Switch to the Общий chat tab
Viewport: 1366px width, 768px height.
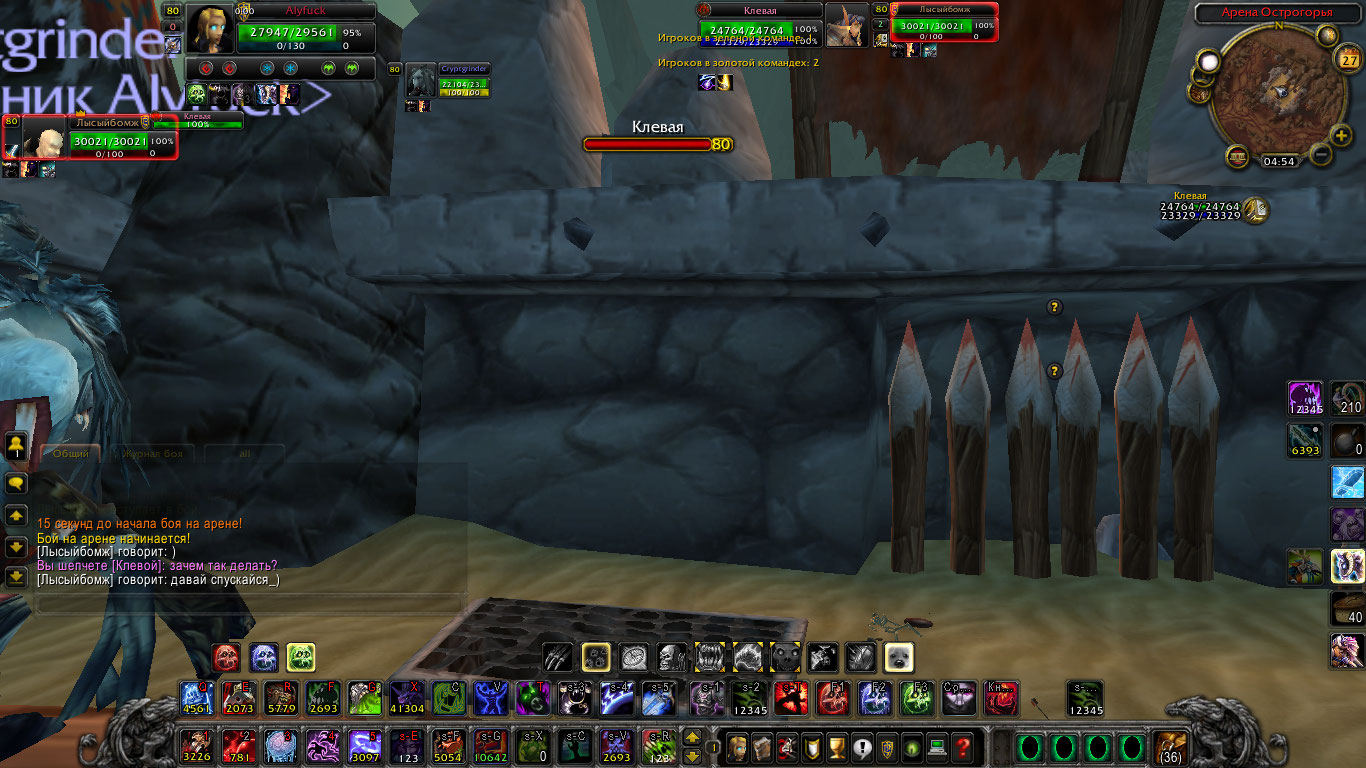[x=71, y=454]
